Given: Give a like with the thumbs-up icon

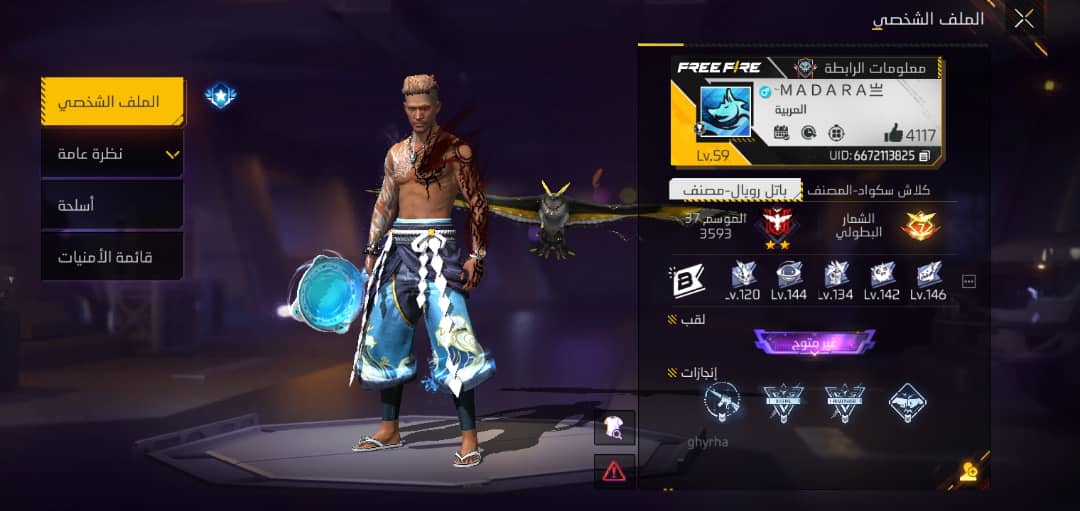Looking at the screenshot, I should [x=894, y=133].
